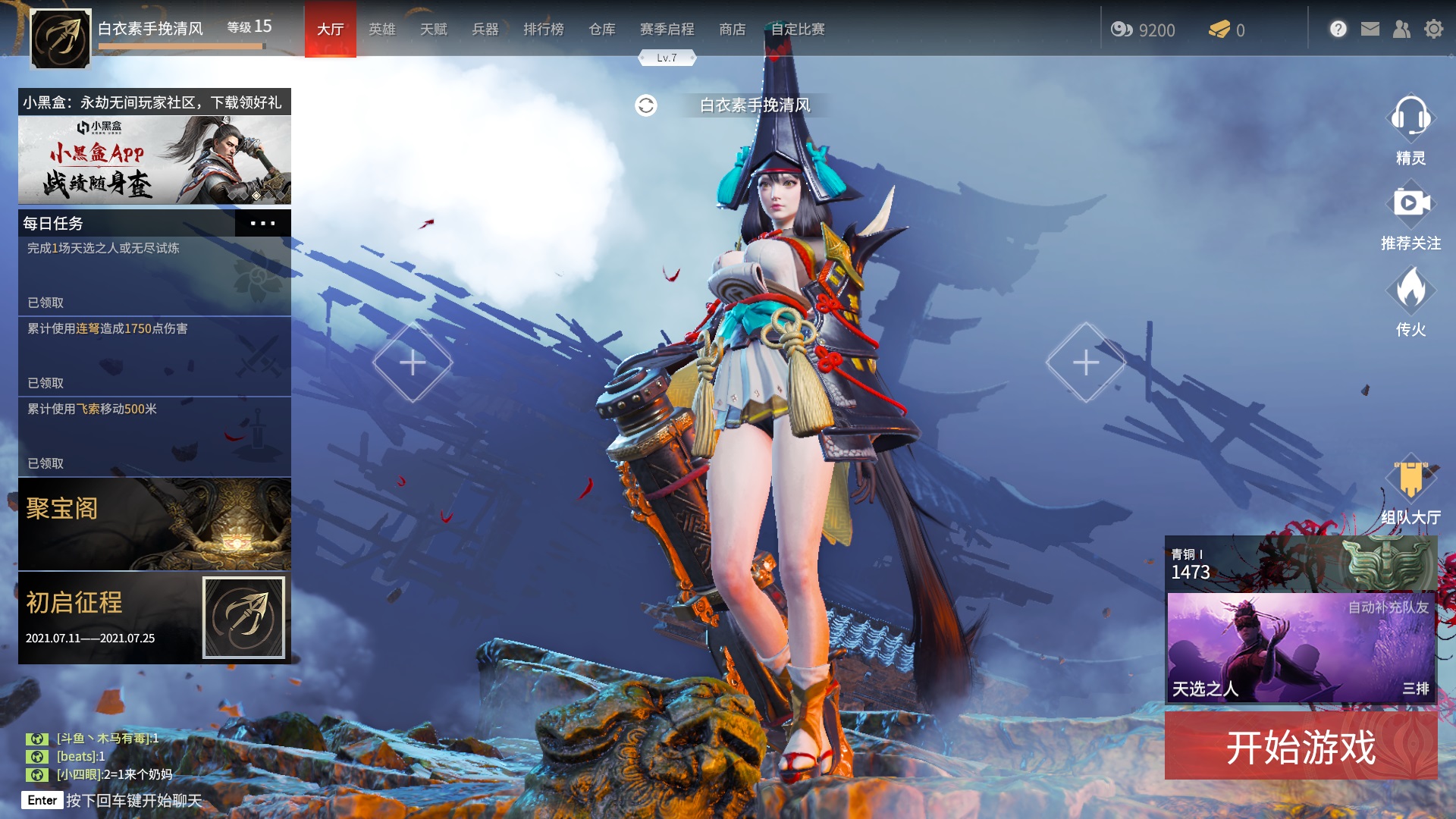Open the left teammate slot plus marker
The image size is (1456, 819).
click(x=413, y=362)
